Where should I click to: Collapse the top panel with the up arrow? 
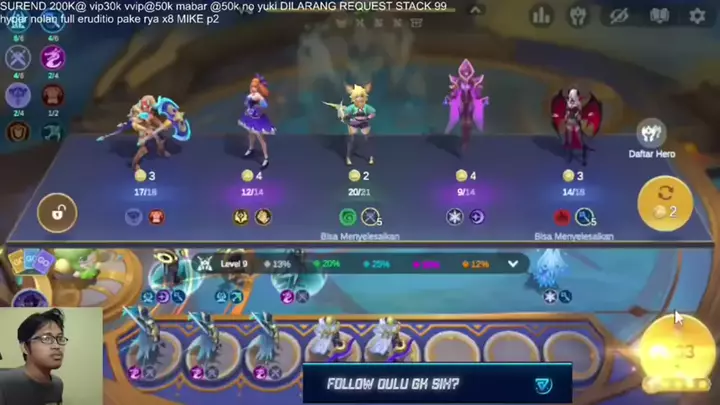pyautogui.click(x=476, y=10)
